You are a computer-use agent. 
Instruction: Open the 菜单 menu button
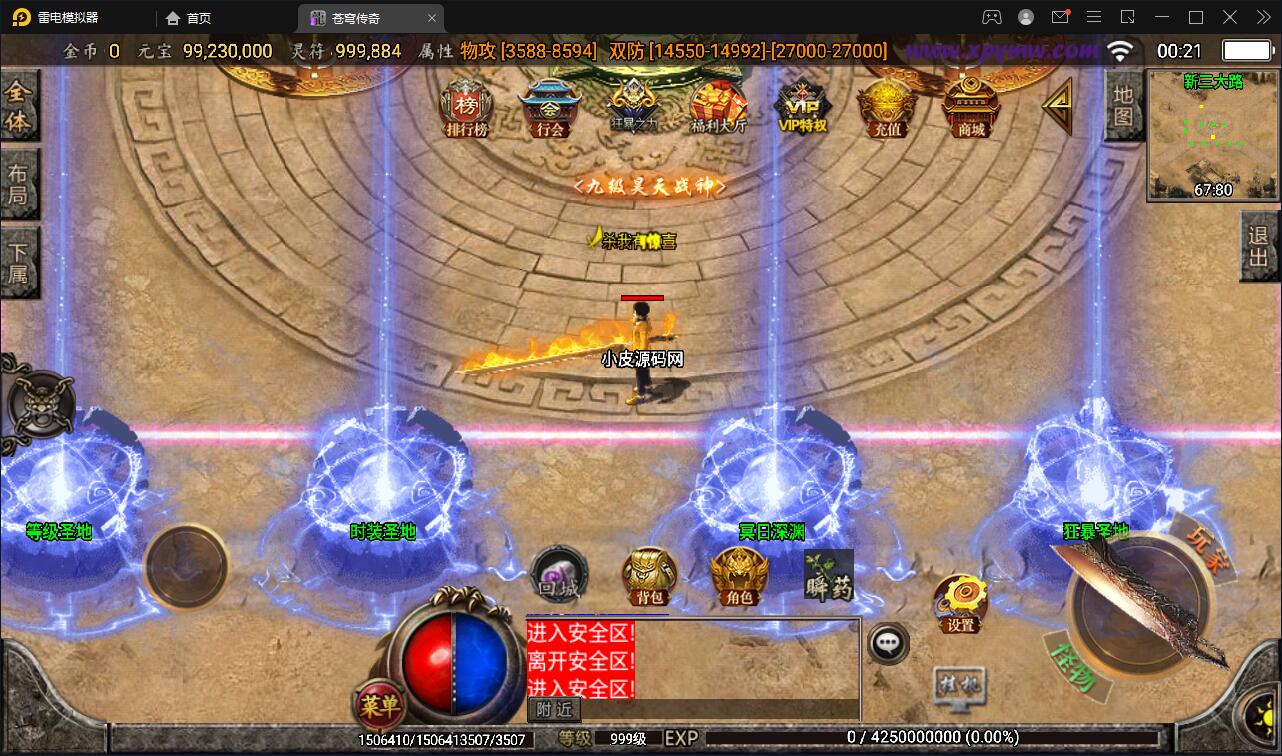coord(379,705)
